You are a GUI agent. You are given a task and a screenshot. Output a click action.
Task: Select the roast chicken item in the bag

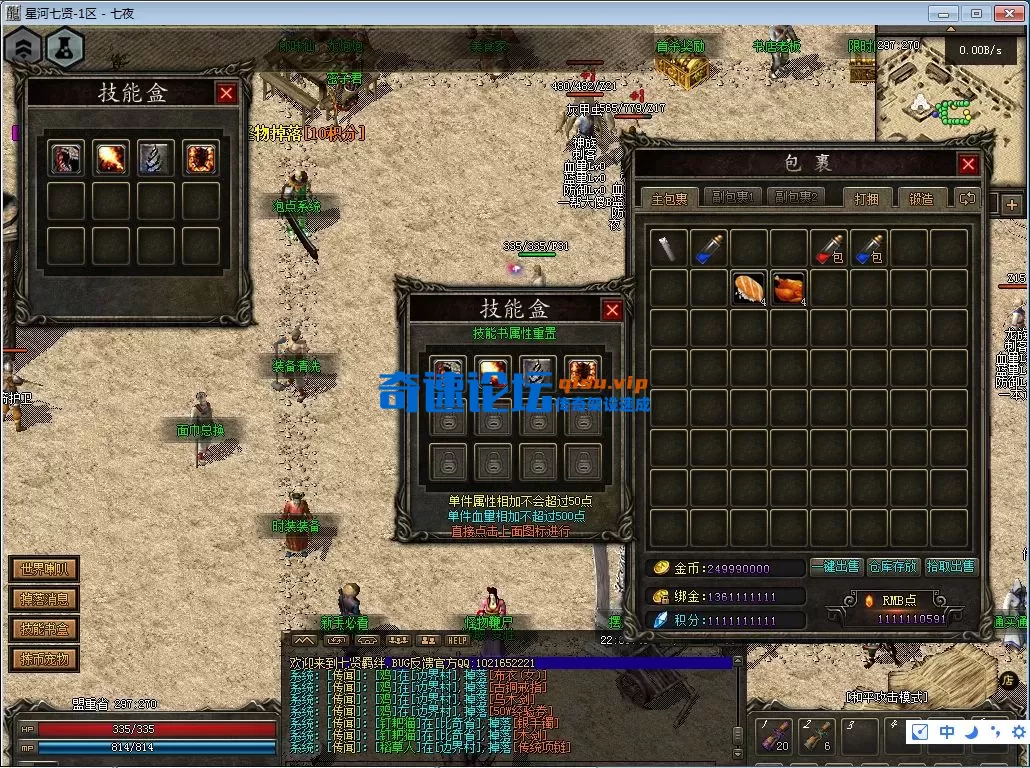click(x=788, y=288)
